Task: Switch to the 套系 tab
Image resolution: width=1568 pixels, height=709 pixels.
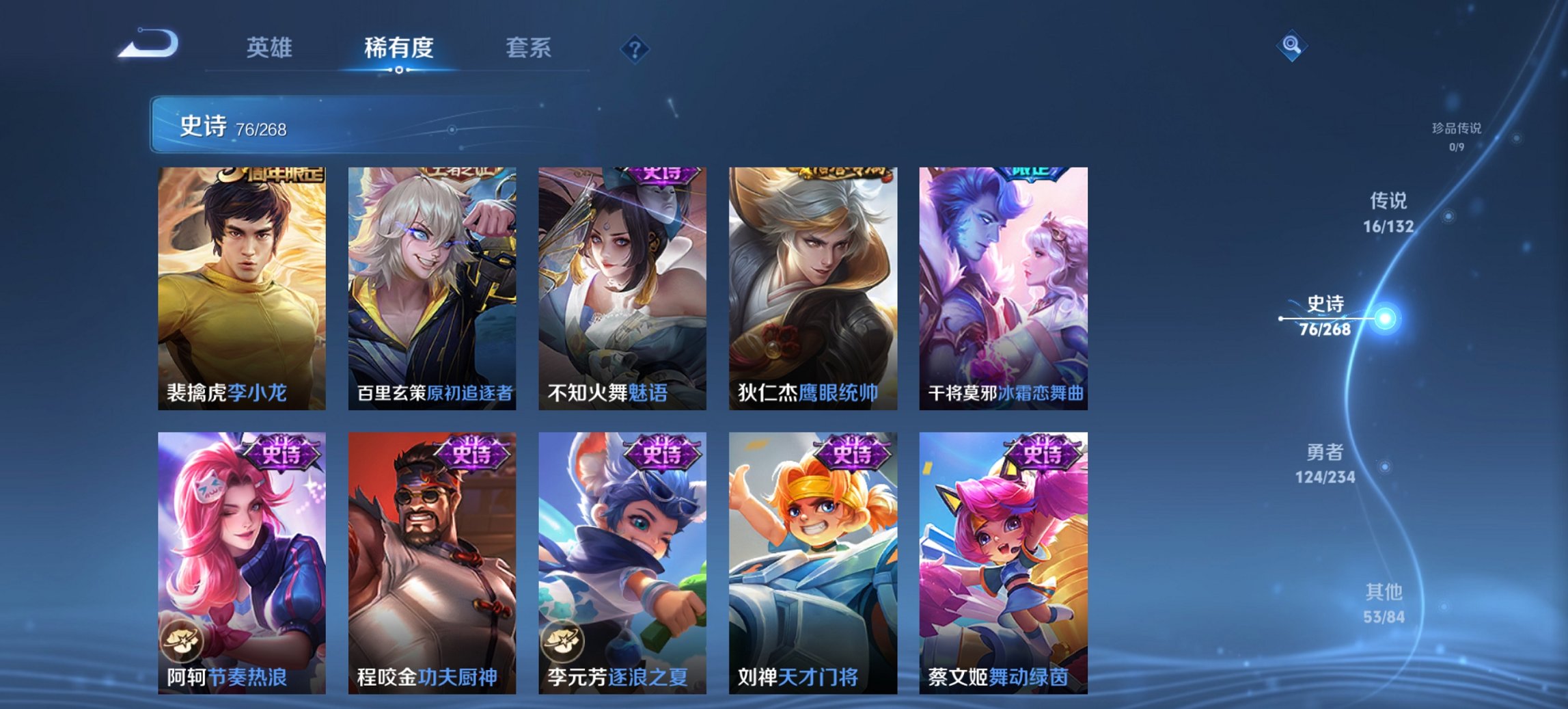Action: pyautogui.click(x=528, y=48)
